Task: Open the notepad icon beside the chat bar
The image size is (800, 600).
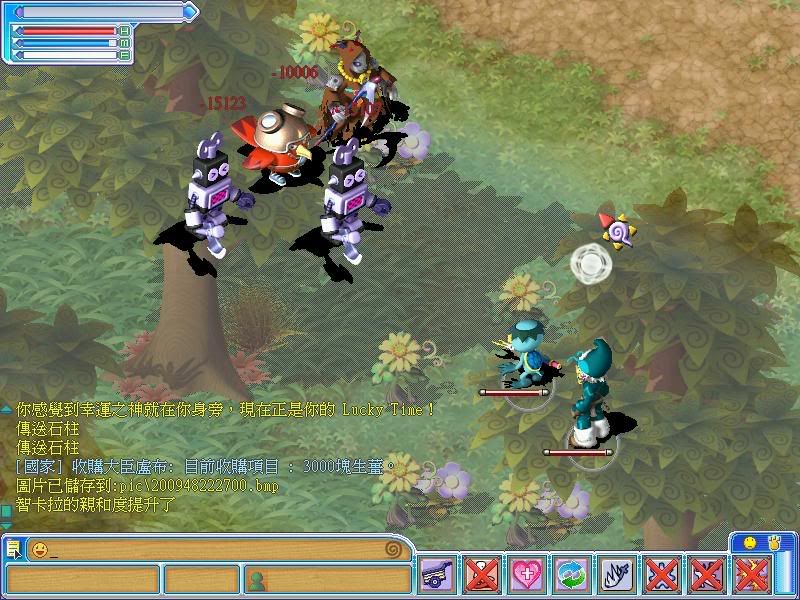Action: [x=14, y=549]
